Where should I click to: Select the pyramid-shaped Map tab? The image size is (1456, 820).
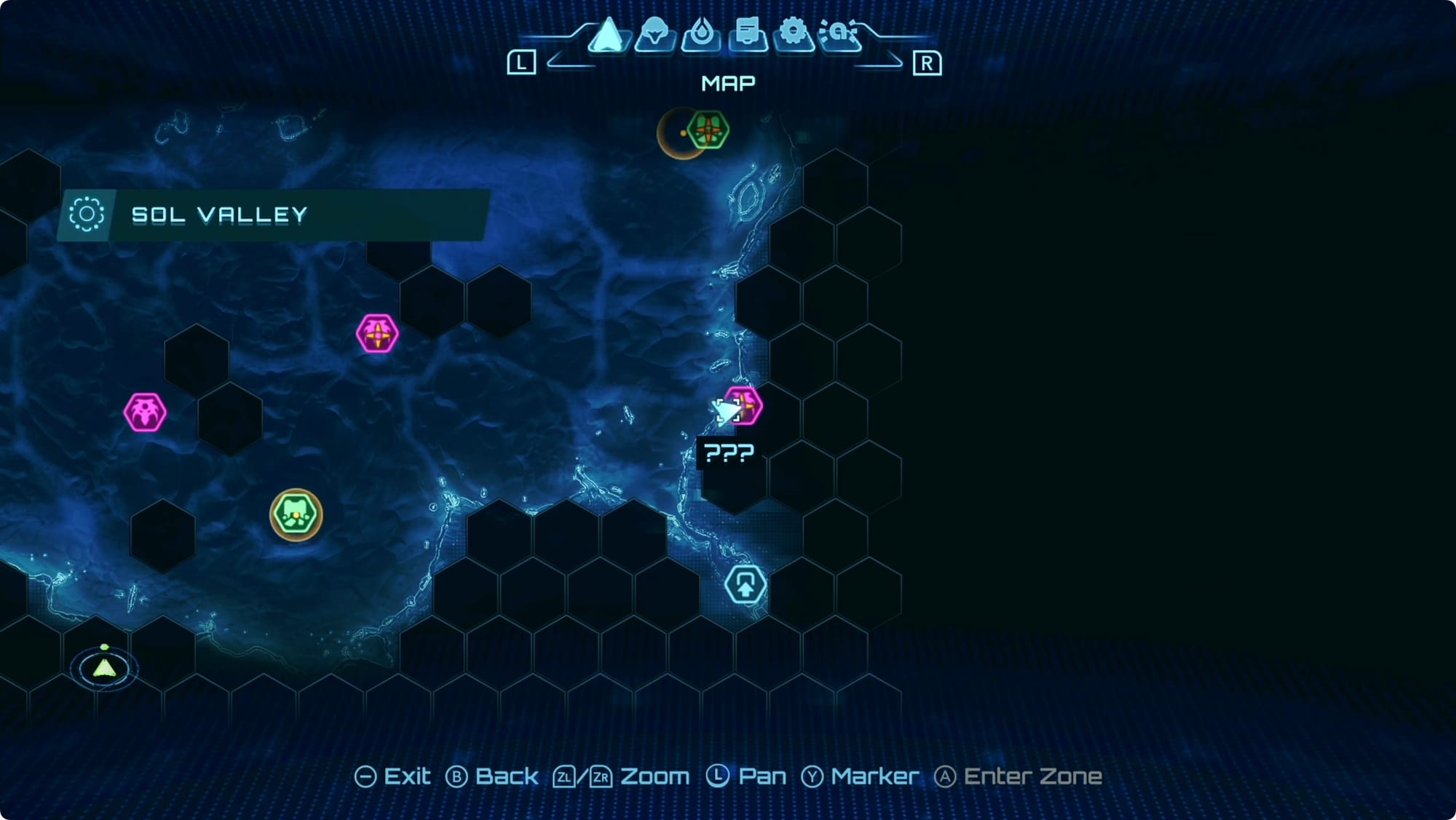[608, 35]
